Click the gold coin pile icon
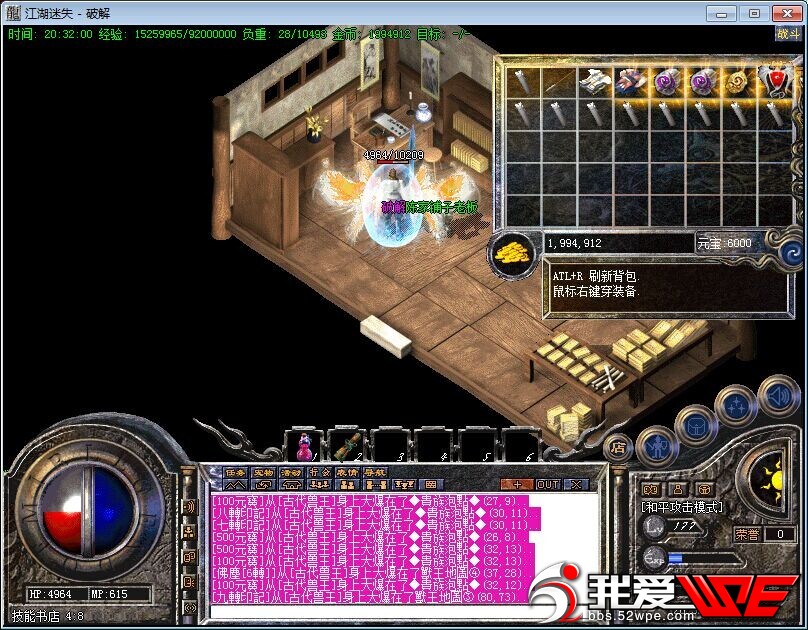This screenshot has width=808, height=630. [514, 251]
